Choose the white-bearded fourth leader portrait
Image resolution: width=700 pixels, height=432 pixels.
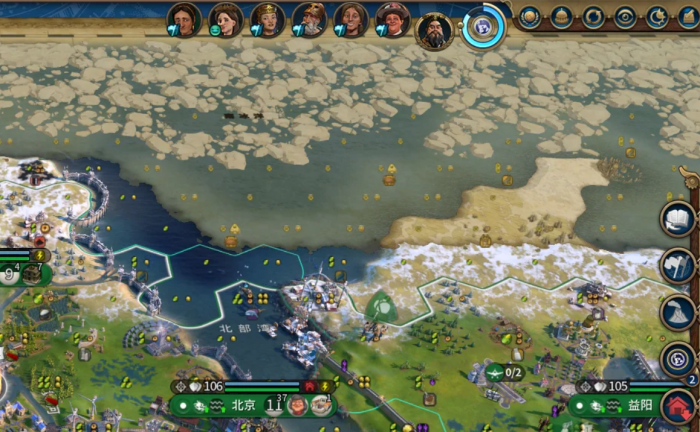coord(309,18)
